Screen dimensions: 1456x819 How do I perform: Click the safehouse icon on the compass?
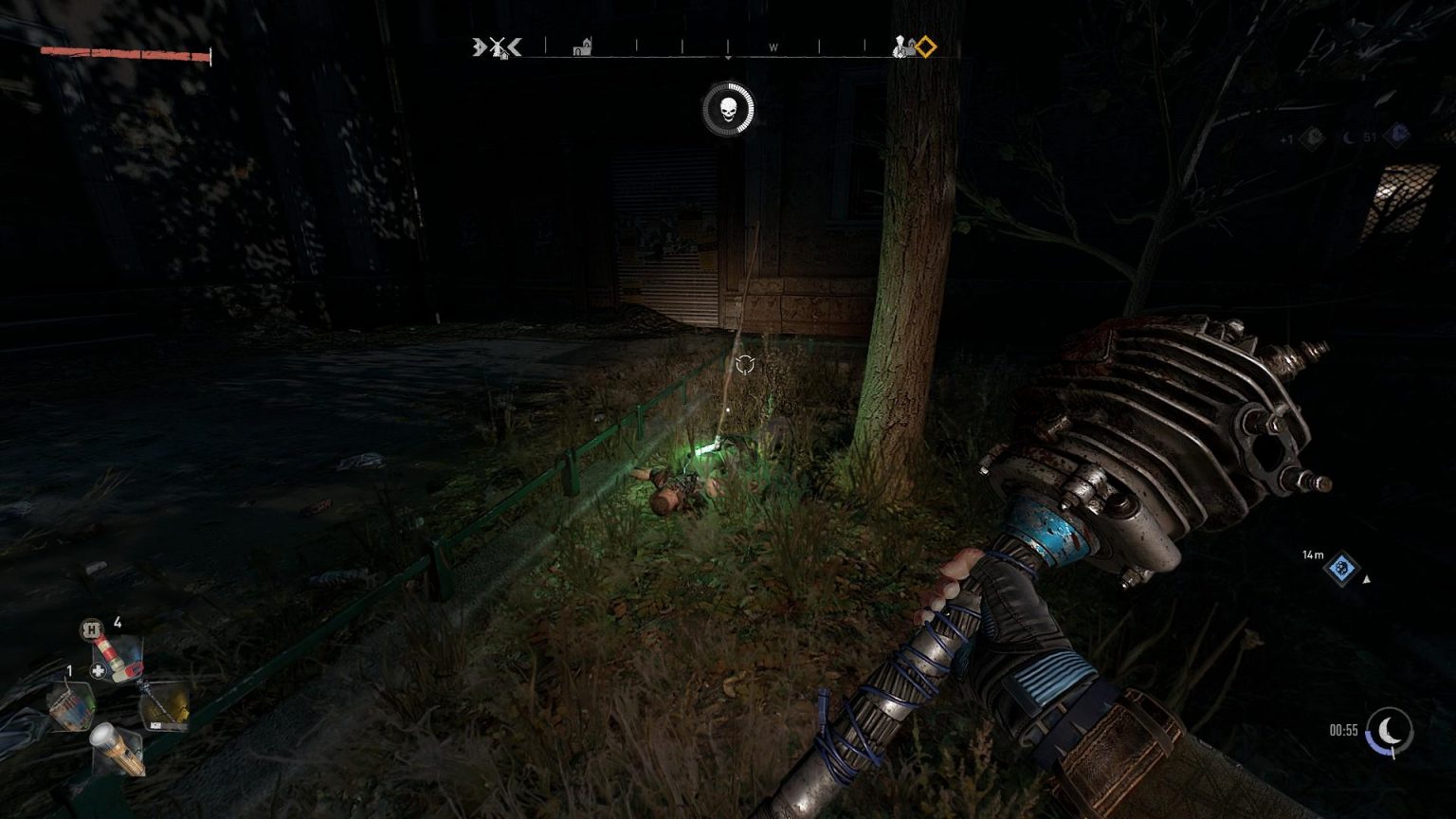(x=581, y=46)
